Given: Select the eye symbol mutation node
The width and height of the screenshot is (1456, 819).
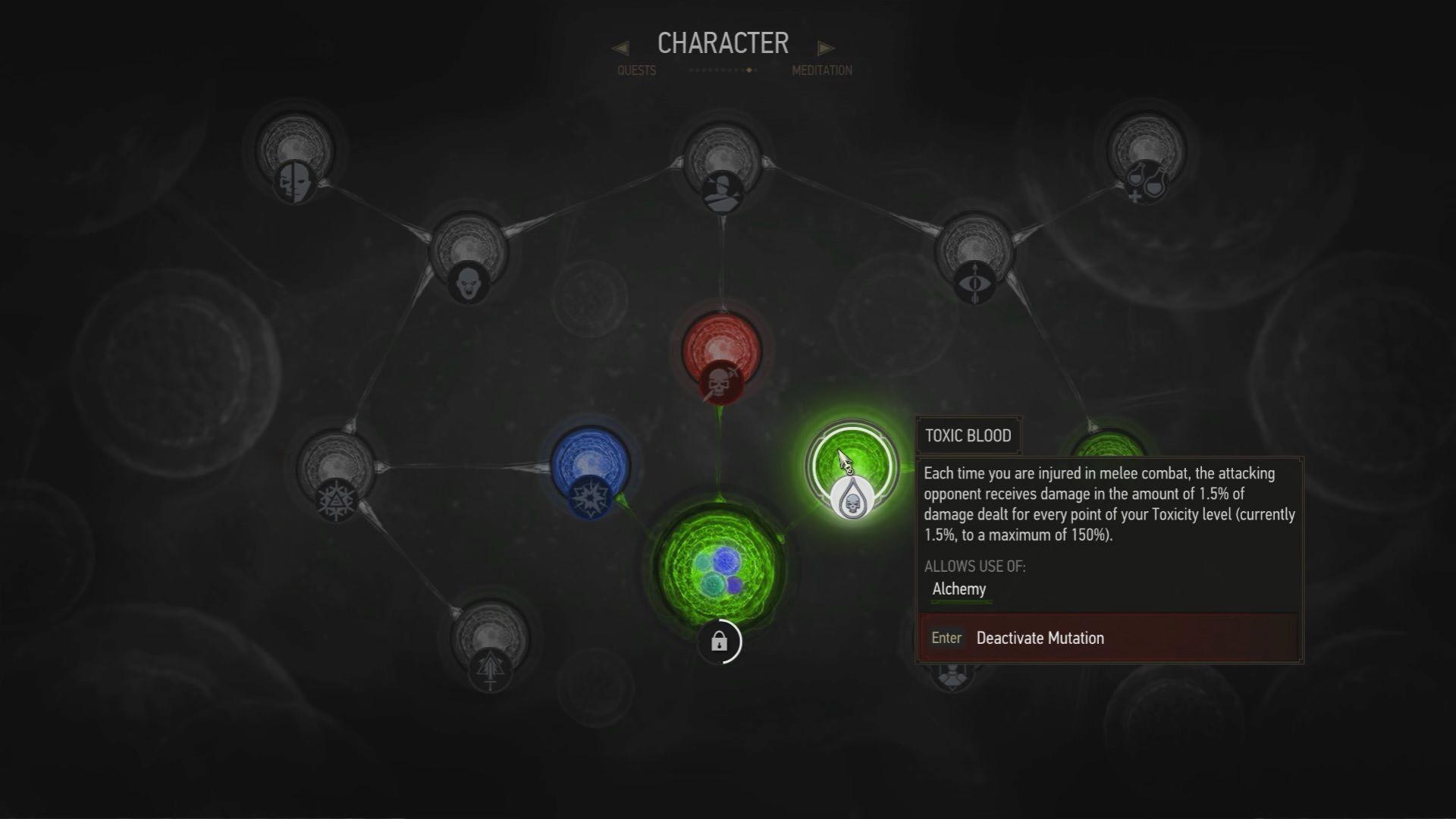Looking at the screenshot, I should pos(974,258).
